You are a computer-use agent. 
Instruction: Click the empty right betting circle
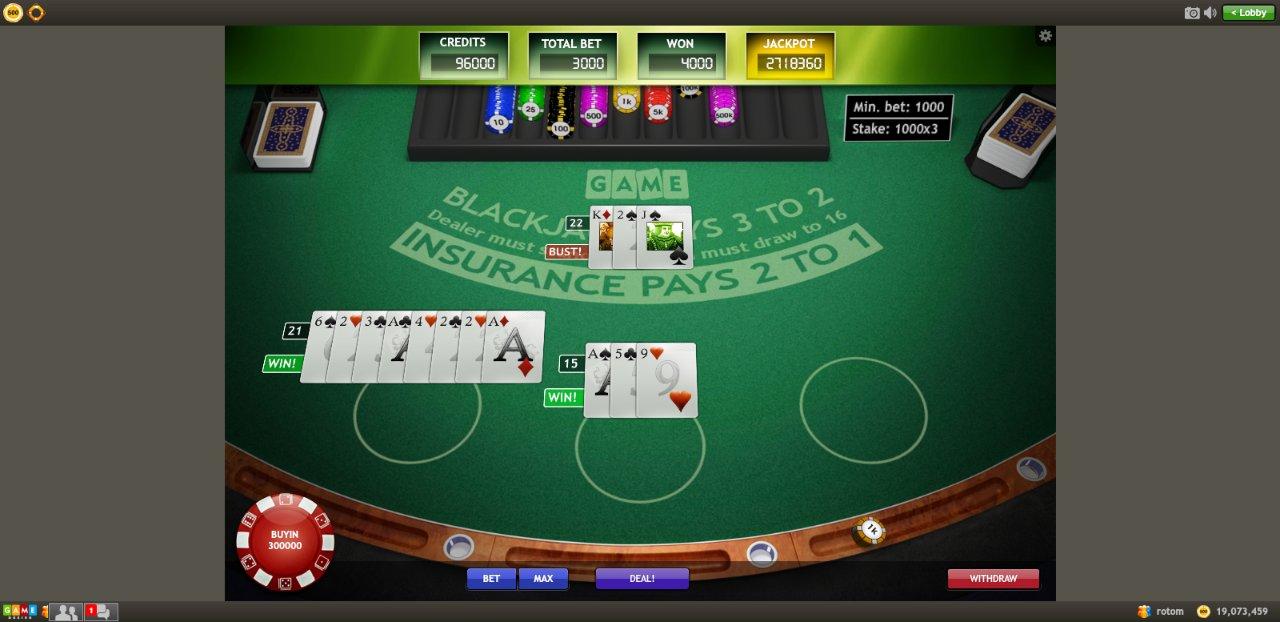click(x=863, y=409)
